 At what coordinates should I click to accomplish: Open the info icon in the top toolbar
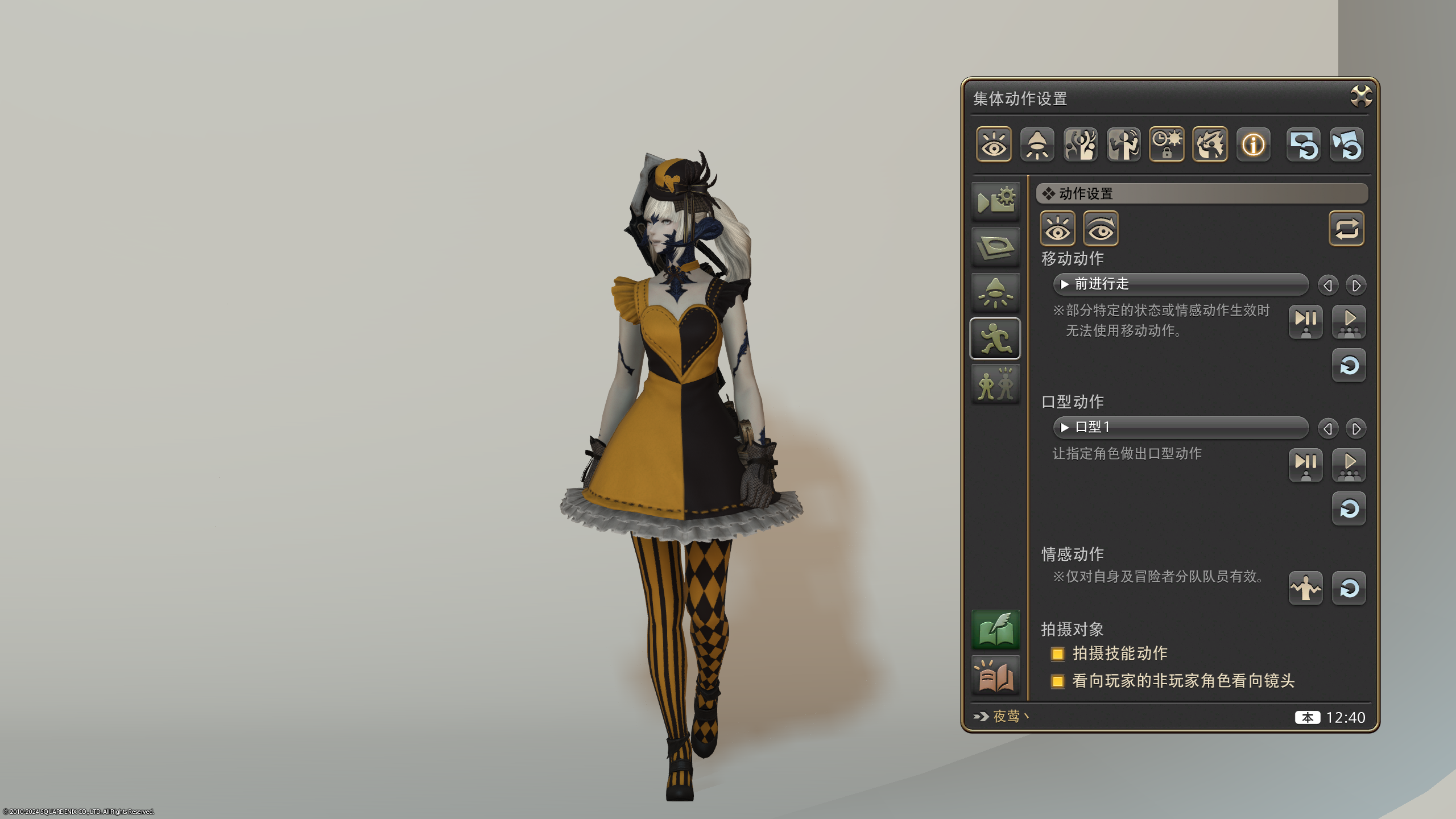point(1254,145)
